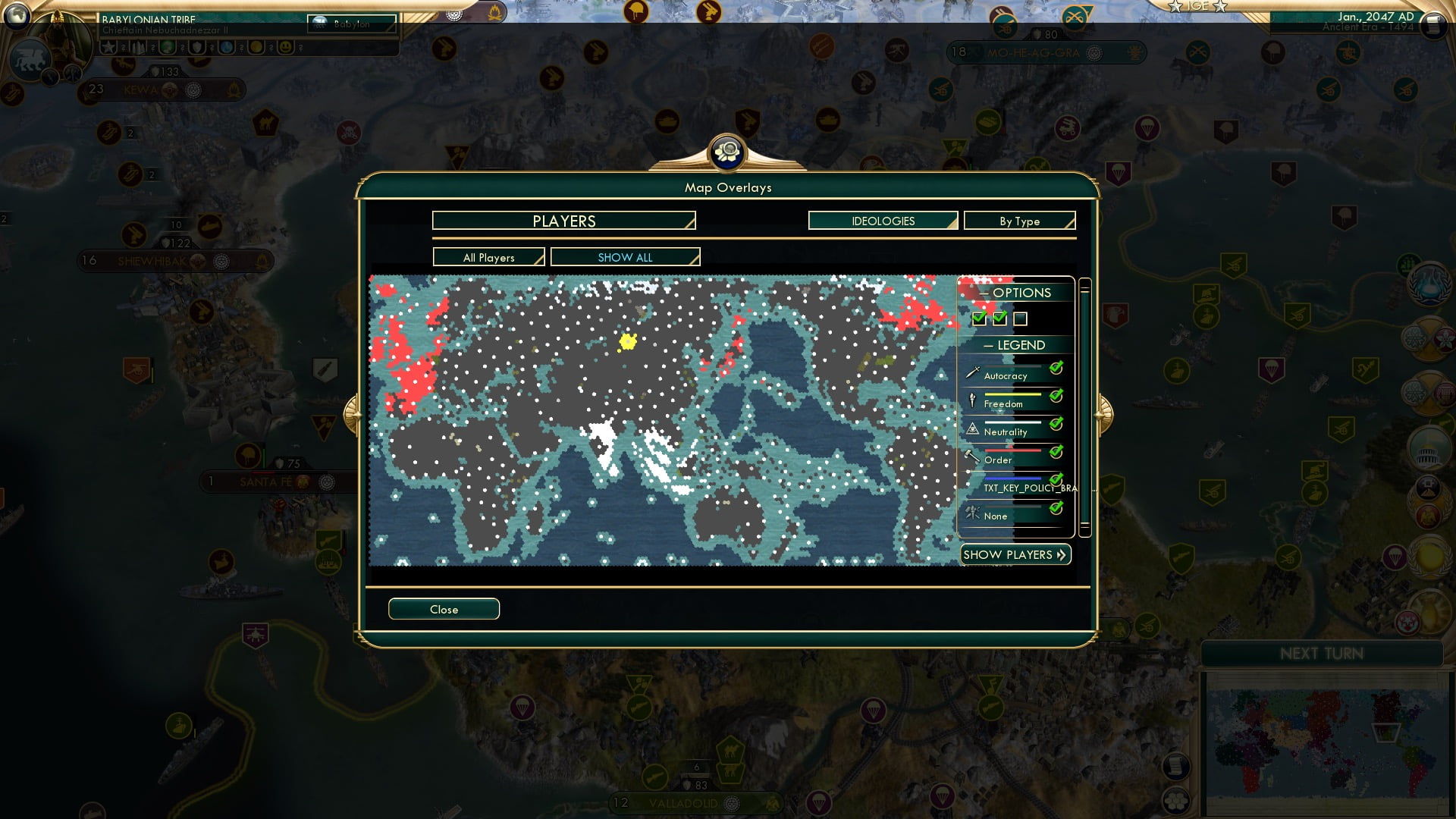The image size is (1456, 819).
Task: Expand the By Type dropdown
Action: click(x=1018, y=221)
